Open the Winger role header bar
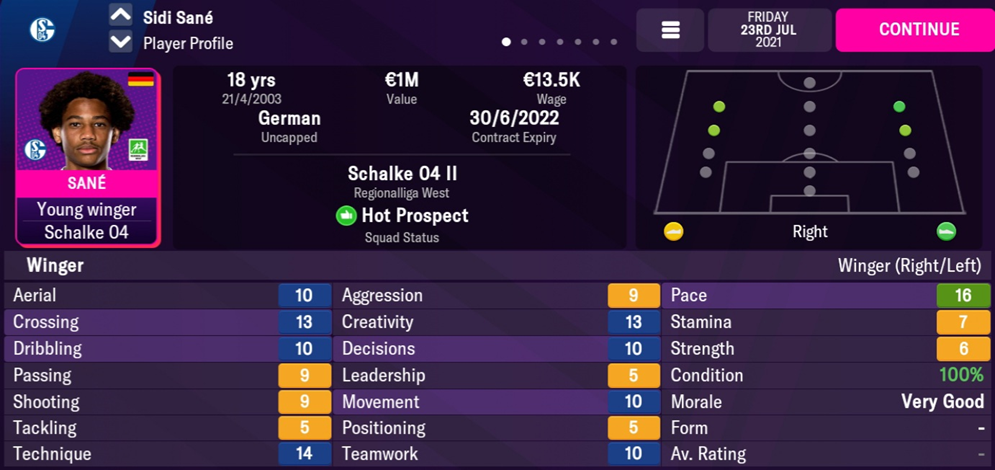Screen dimensions: 995x470 497,266
